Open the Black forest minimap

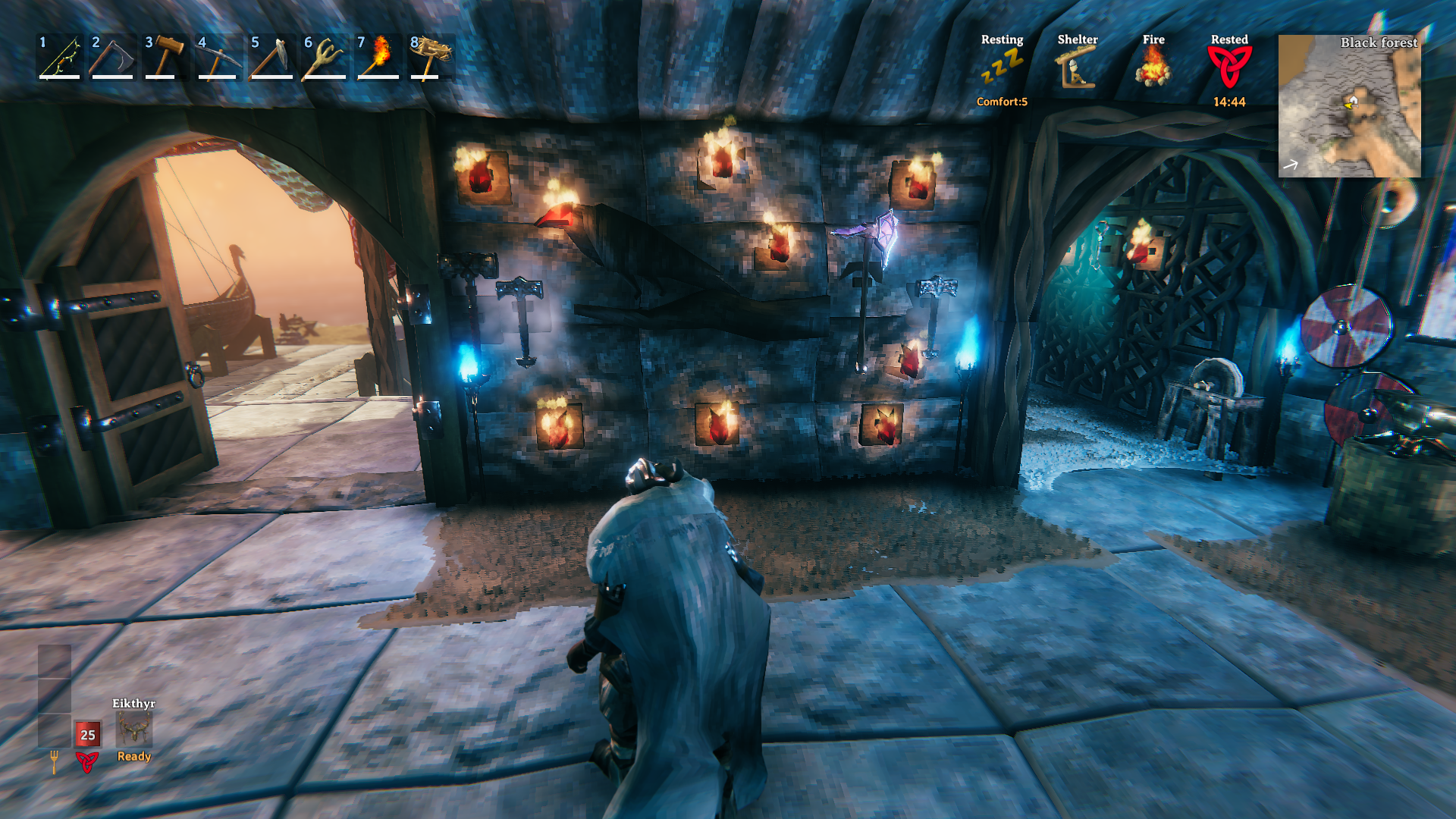click(1349, 106)
